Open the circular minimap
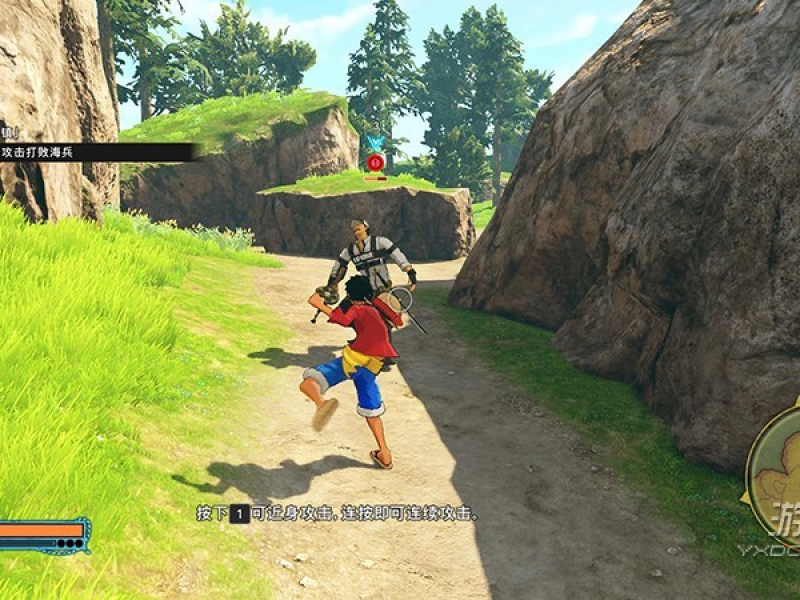This screenshot has width=800, height=600. click(777, 473)
